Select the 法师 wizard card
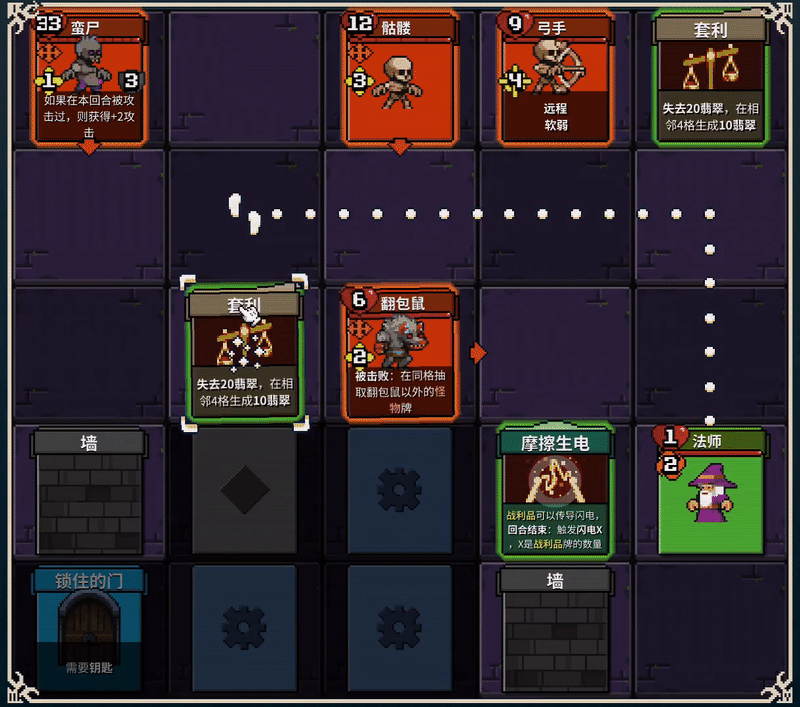 711,490
